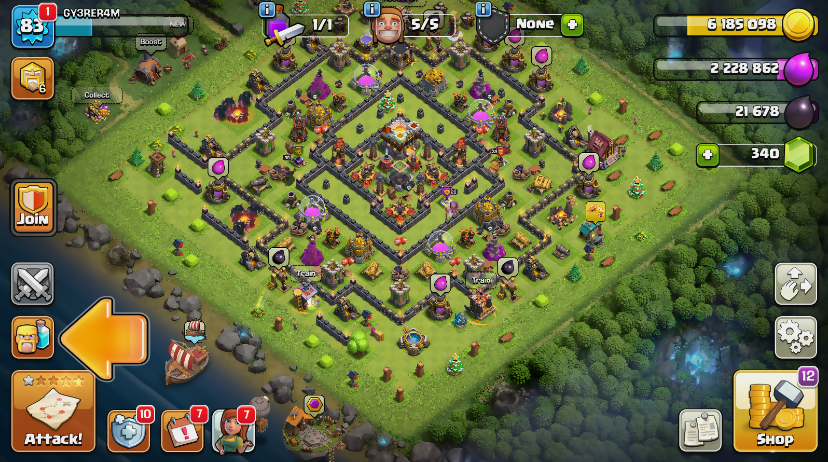Click the gold coin resource icon
Image resolution: width=828 pixels, height=462 pixels.
point(796,25)
